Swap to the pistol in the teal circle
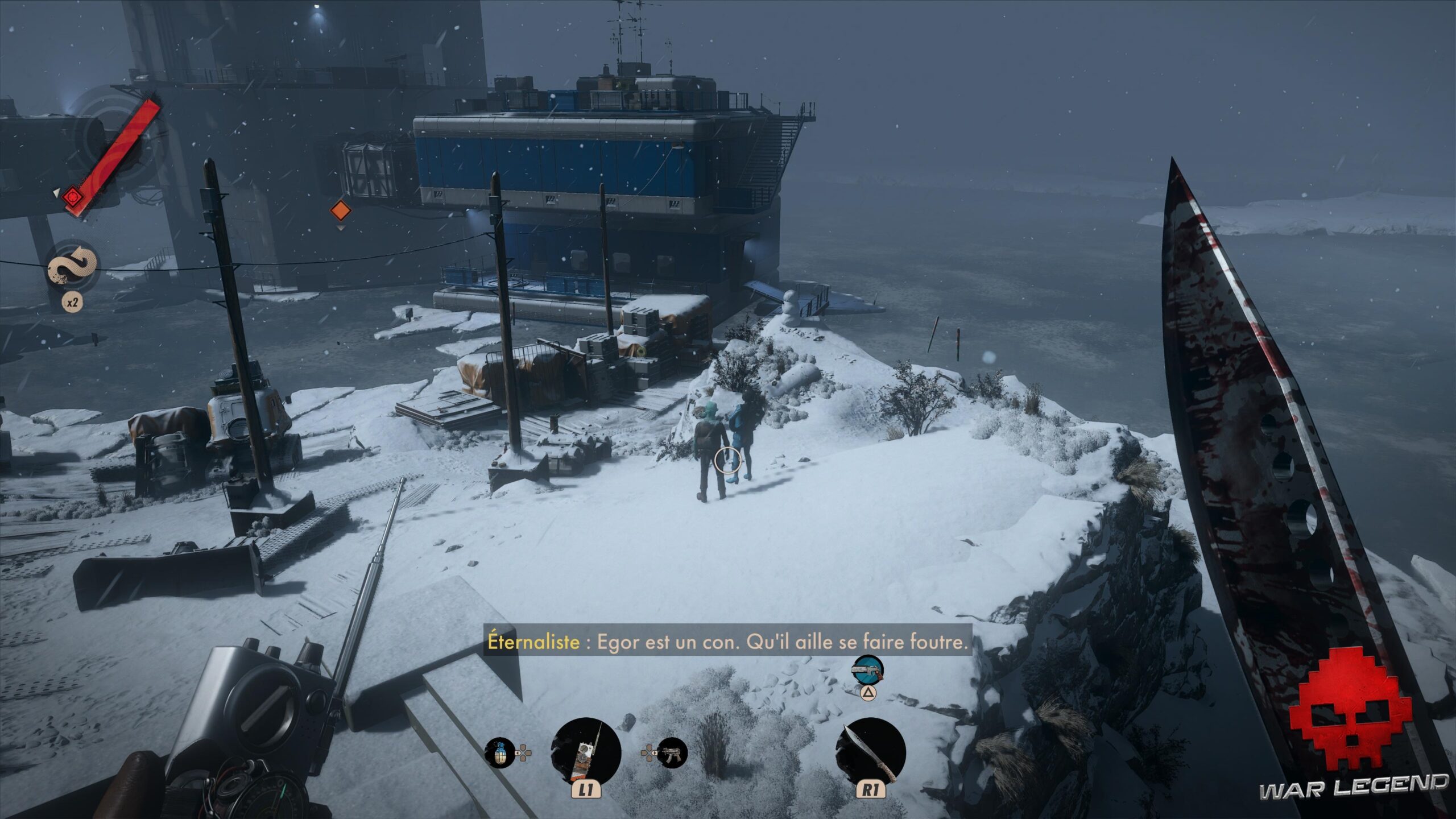Screen dimensions: 1456x819 [867, 671]
